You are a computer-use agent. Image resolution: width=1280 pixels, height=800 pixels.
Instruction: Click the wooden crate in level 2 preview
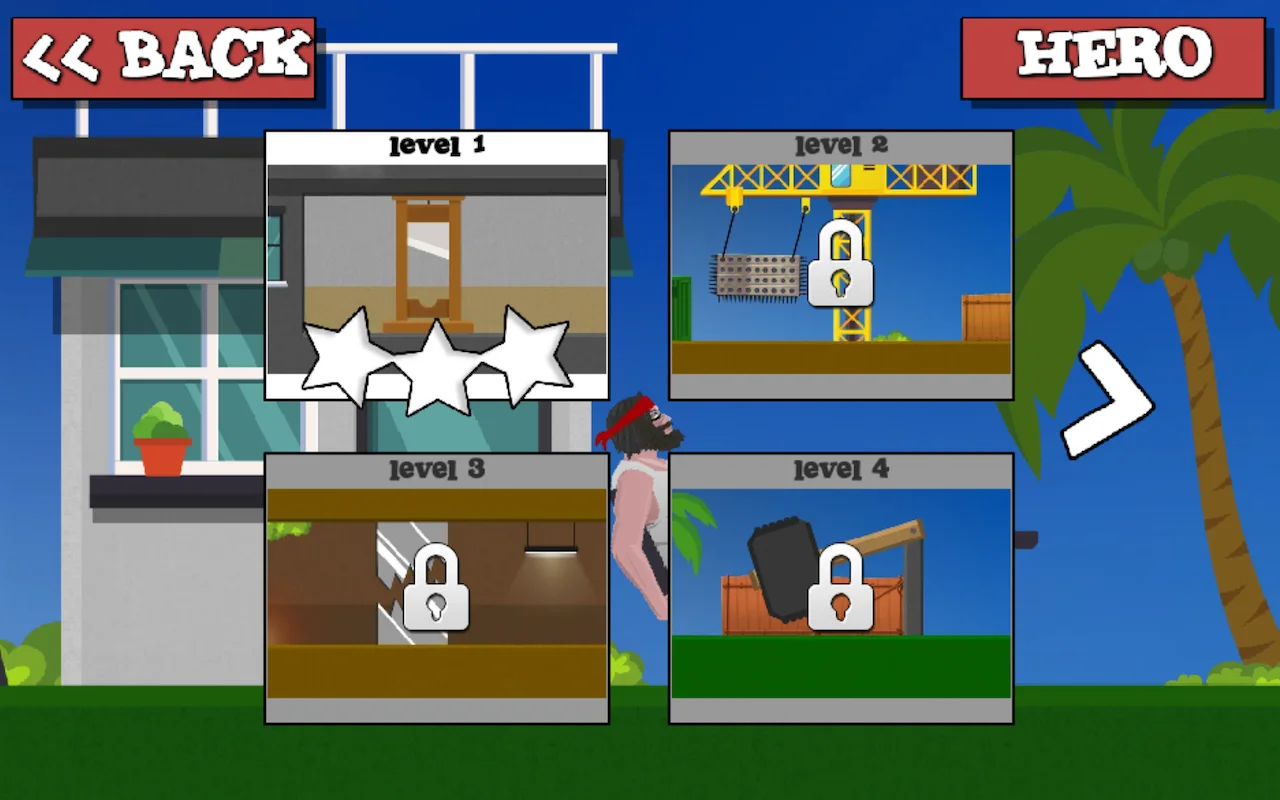tap(985, 315)
